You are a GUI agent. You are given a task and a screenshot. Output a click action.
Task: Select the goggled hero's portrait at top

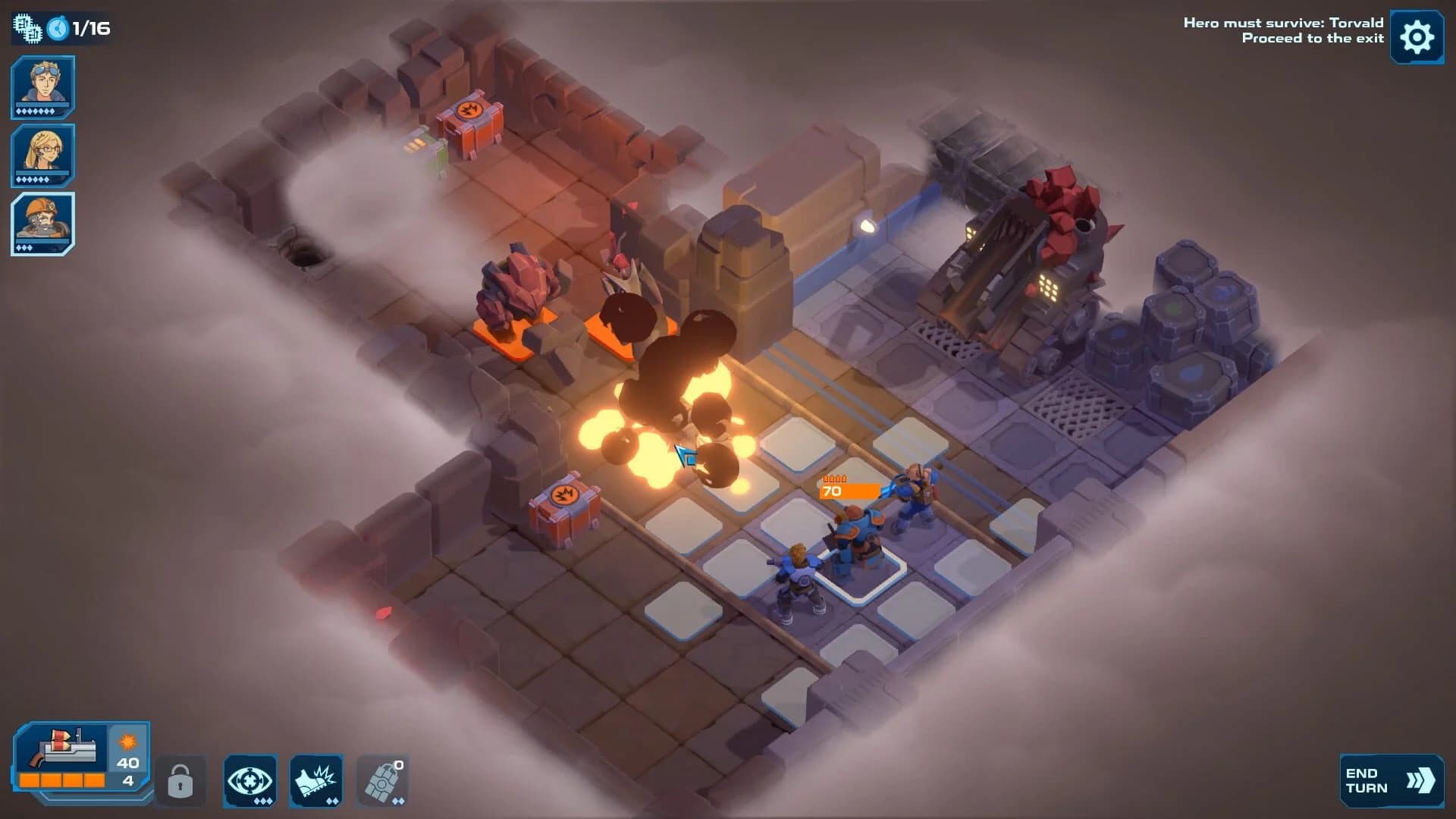coord(42,86)
